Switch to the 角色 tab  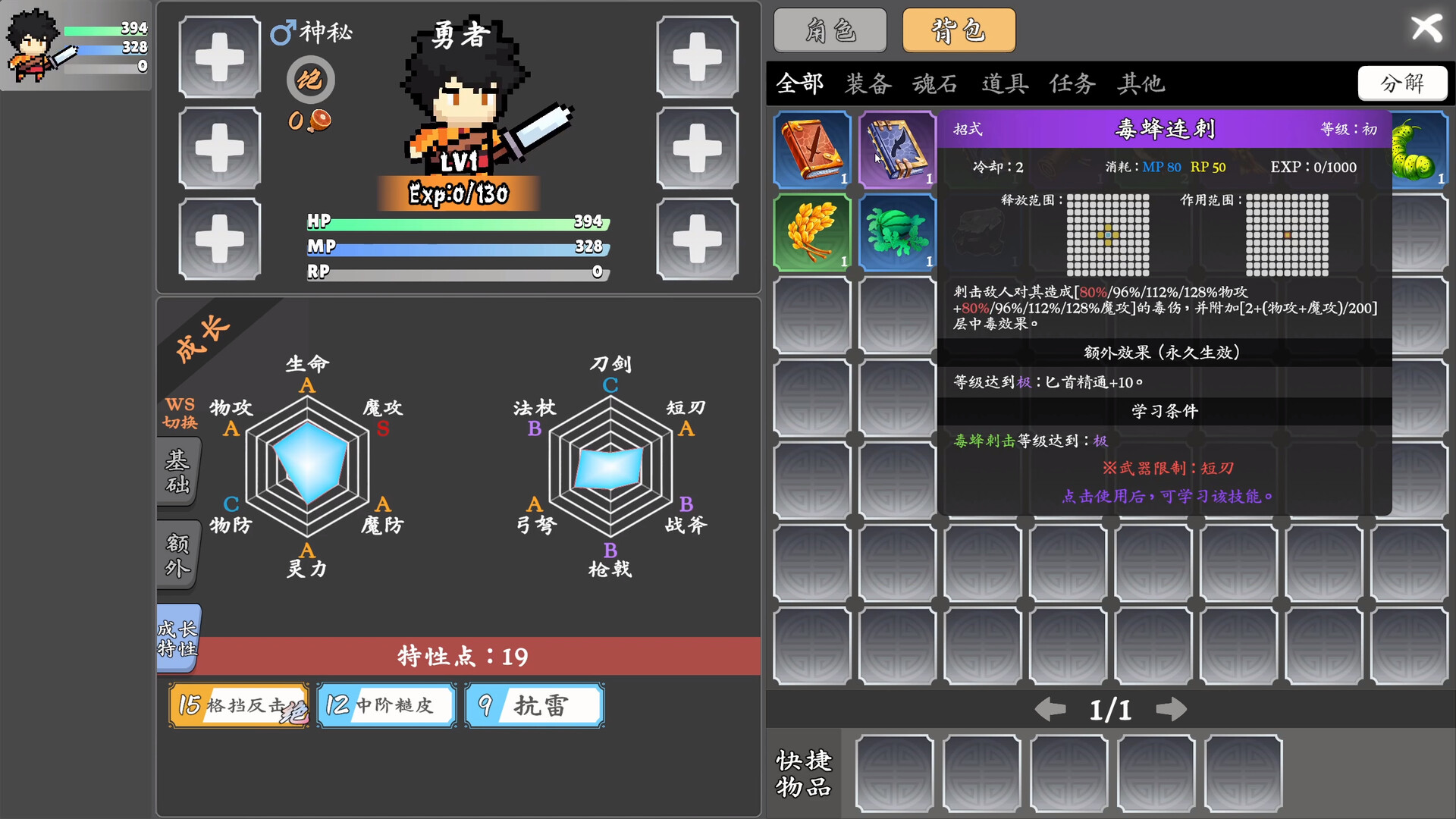(x=830, y=30)
